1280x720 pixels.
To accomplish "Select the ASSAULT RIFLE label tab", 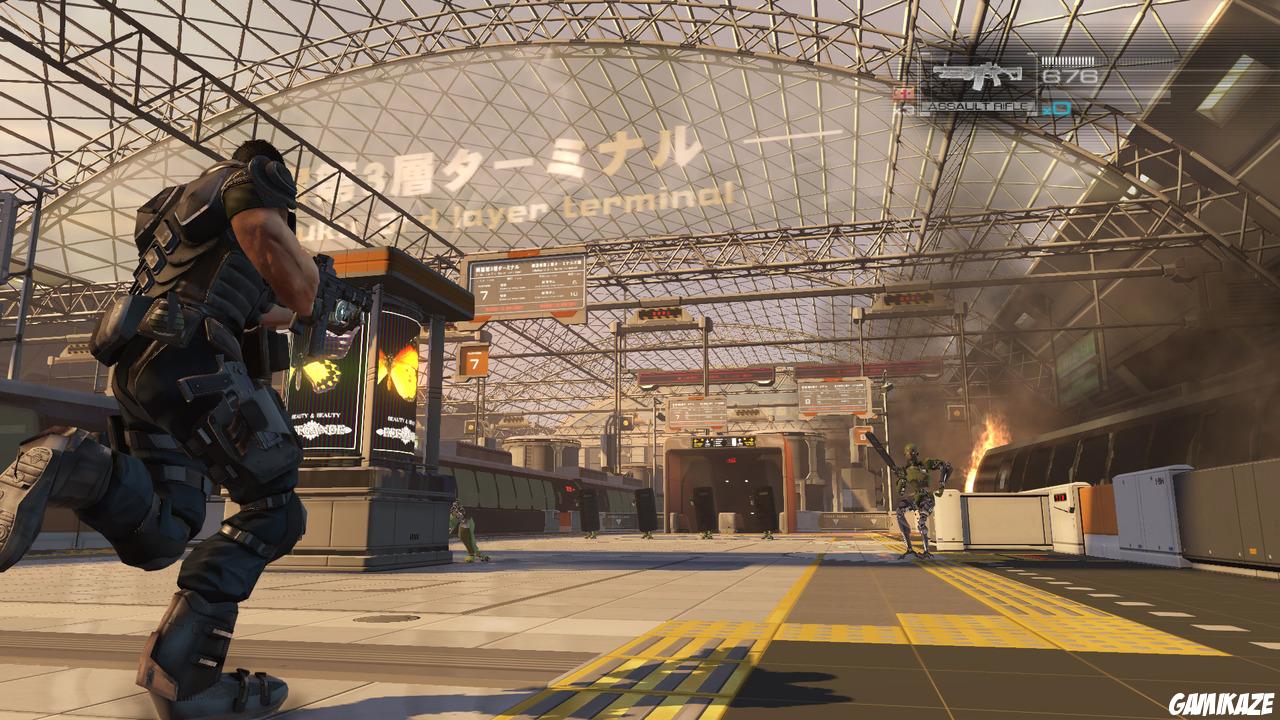I will 976,104.
